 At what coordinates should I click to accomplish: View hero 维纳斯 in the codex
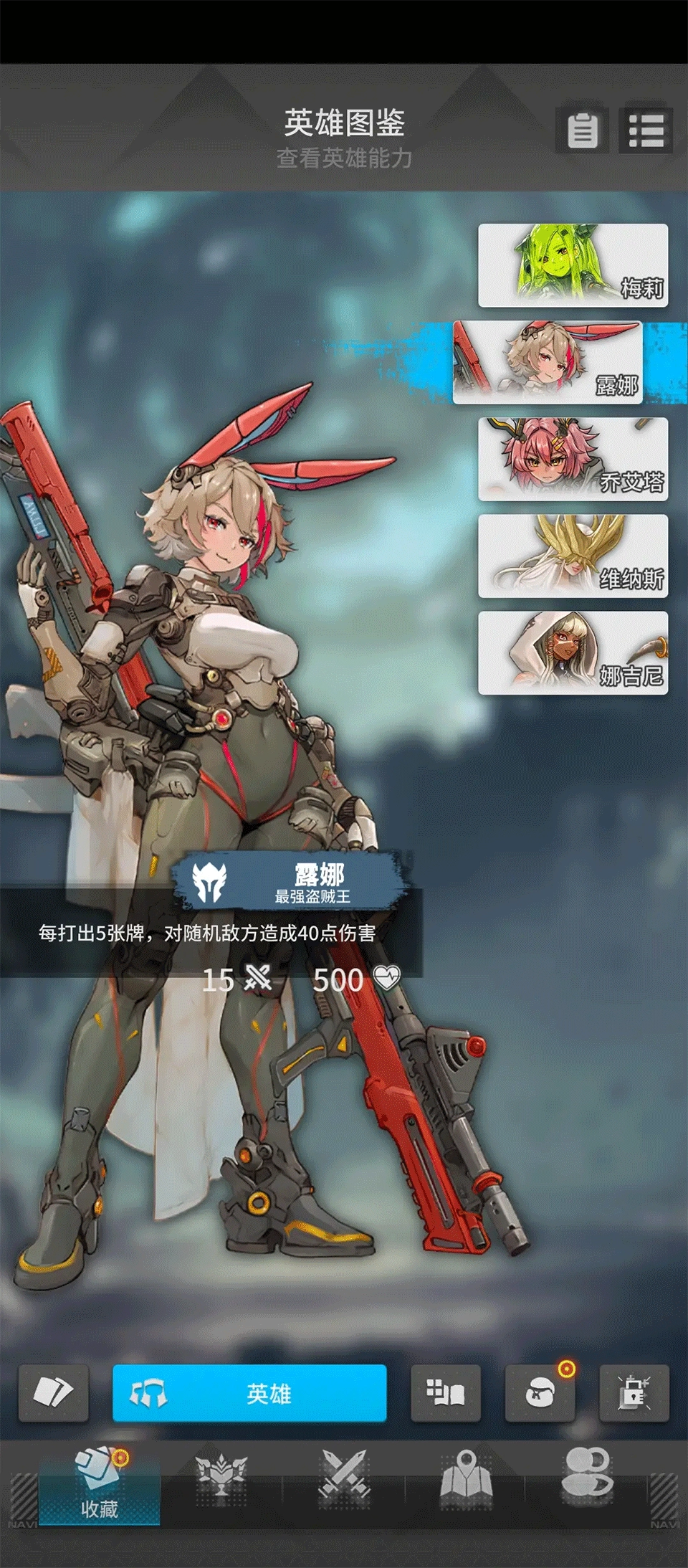(573, 556)
